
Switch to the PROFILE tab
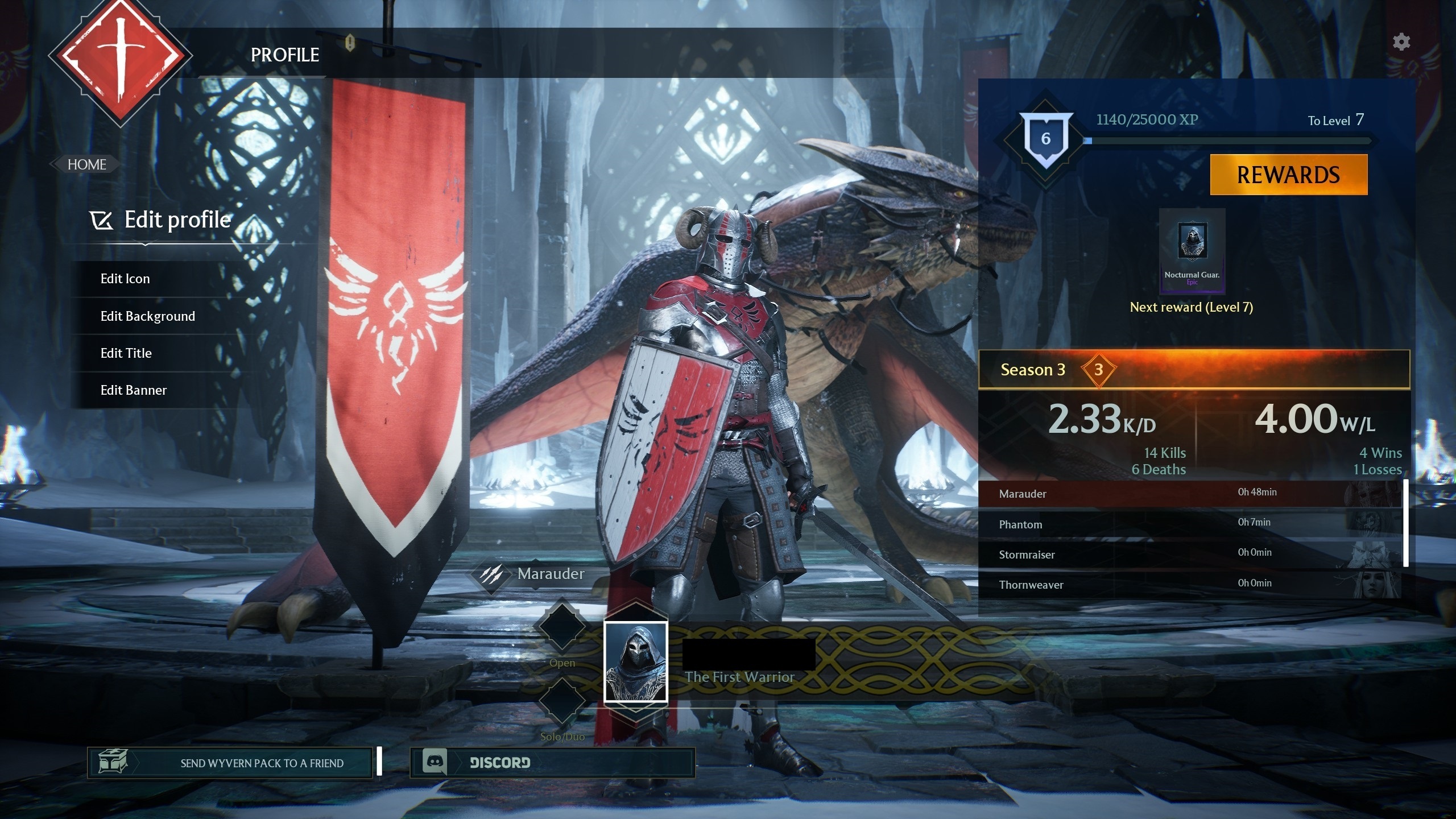pyautogui.click(x=285, y=55)
